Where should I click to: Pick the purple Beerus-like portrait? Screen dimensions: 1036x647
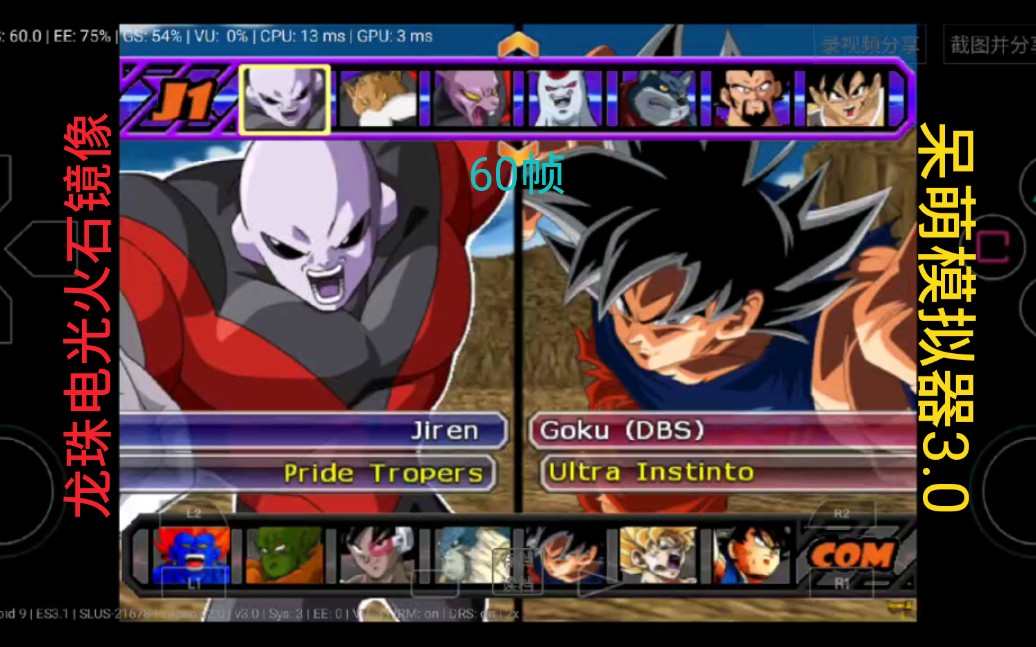[x=470, y=99]
